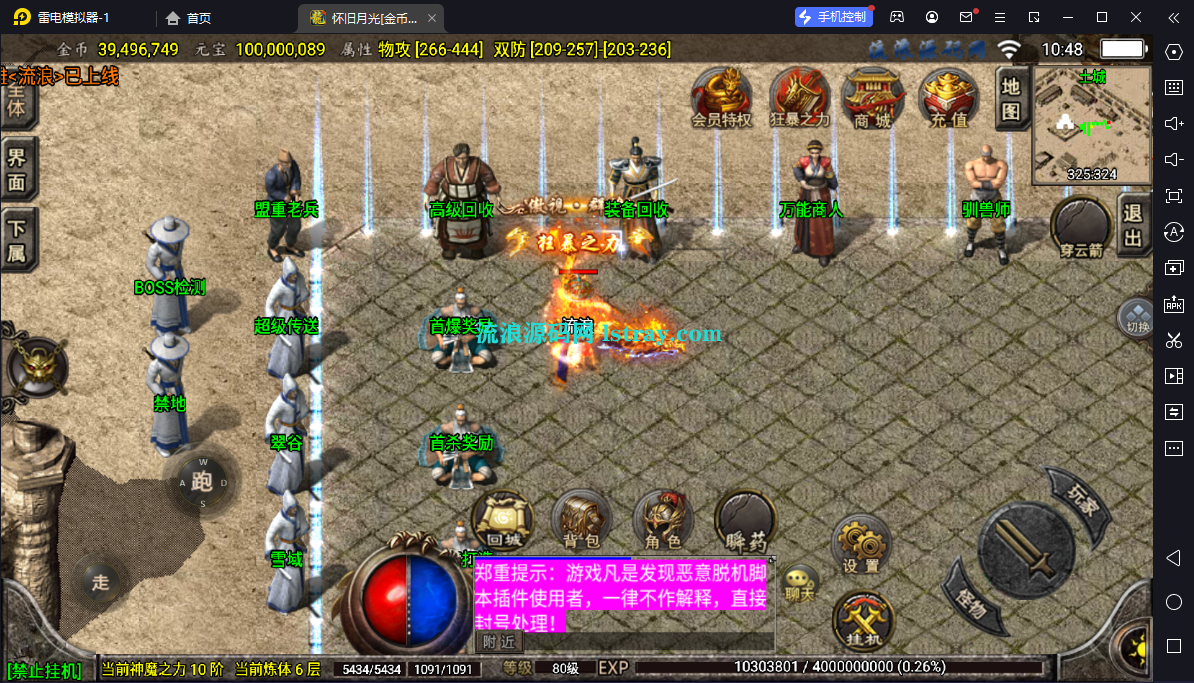Click the 退出 exit button
Screen dimensions: 1194x683
point(1133,225)
